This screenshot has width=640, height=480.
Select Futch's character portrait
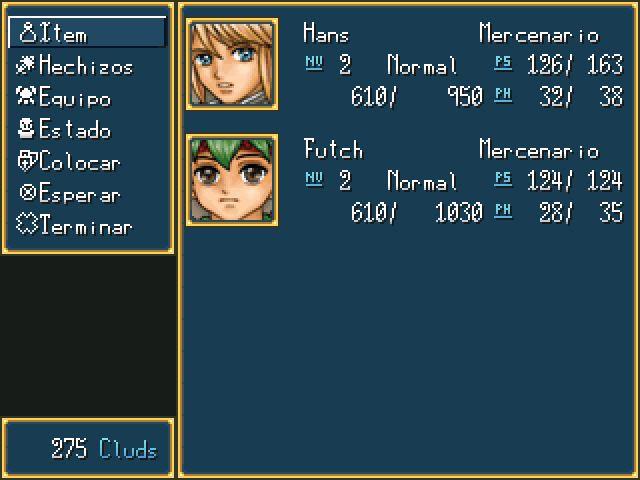click(232, 180)
